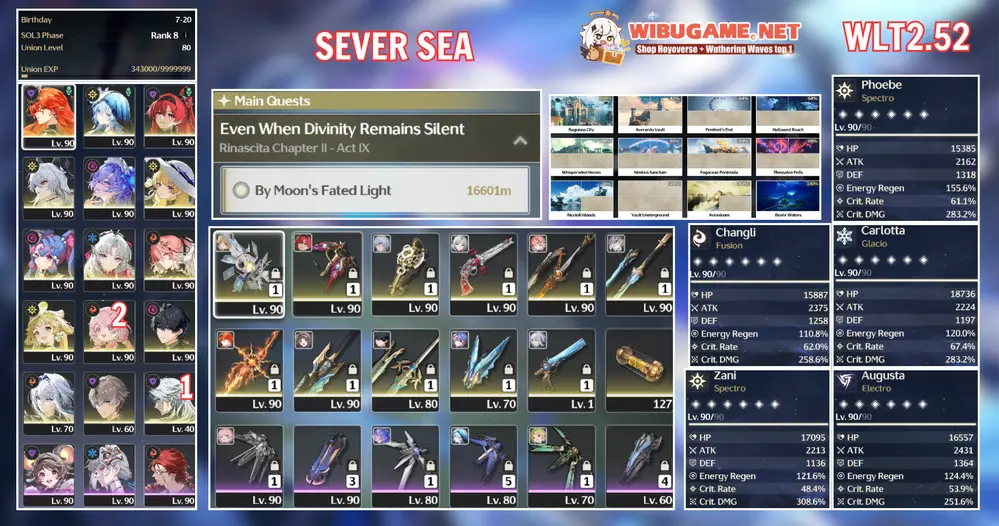Choose the silver-red pistol weapon slot
Screen dimensions: 999x526
(483, 274)
